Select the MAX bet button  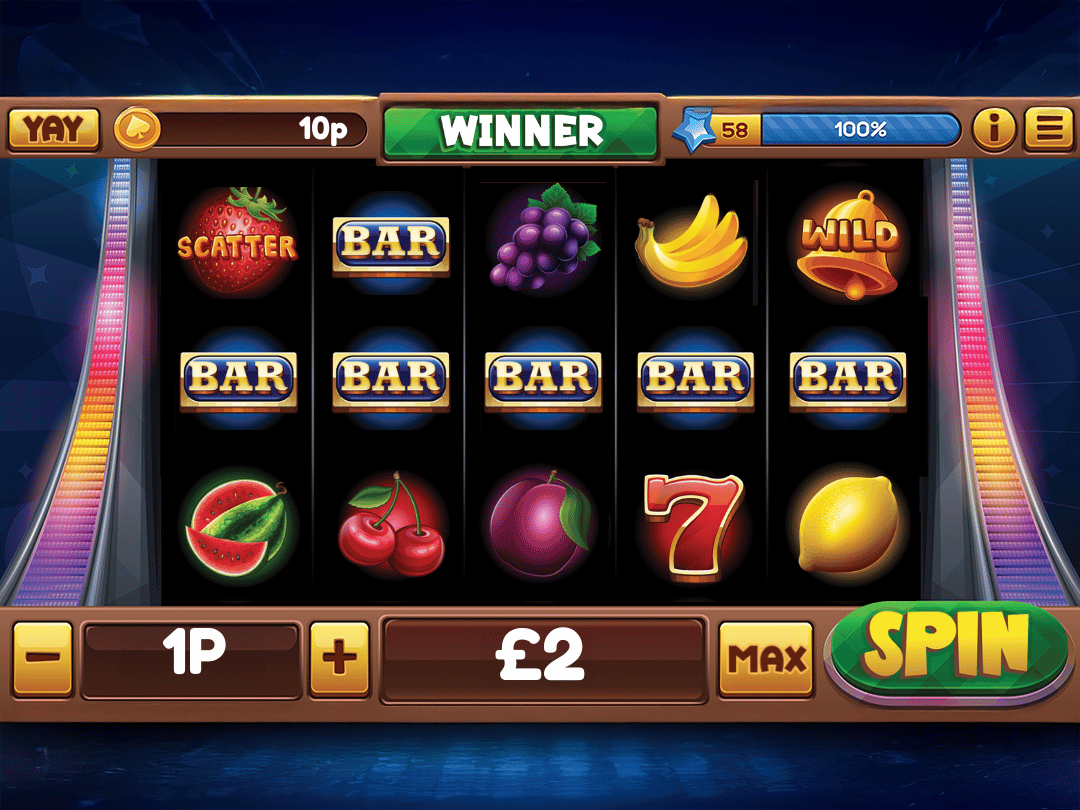point(767,659)
